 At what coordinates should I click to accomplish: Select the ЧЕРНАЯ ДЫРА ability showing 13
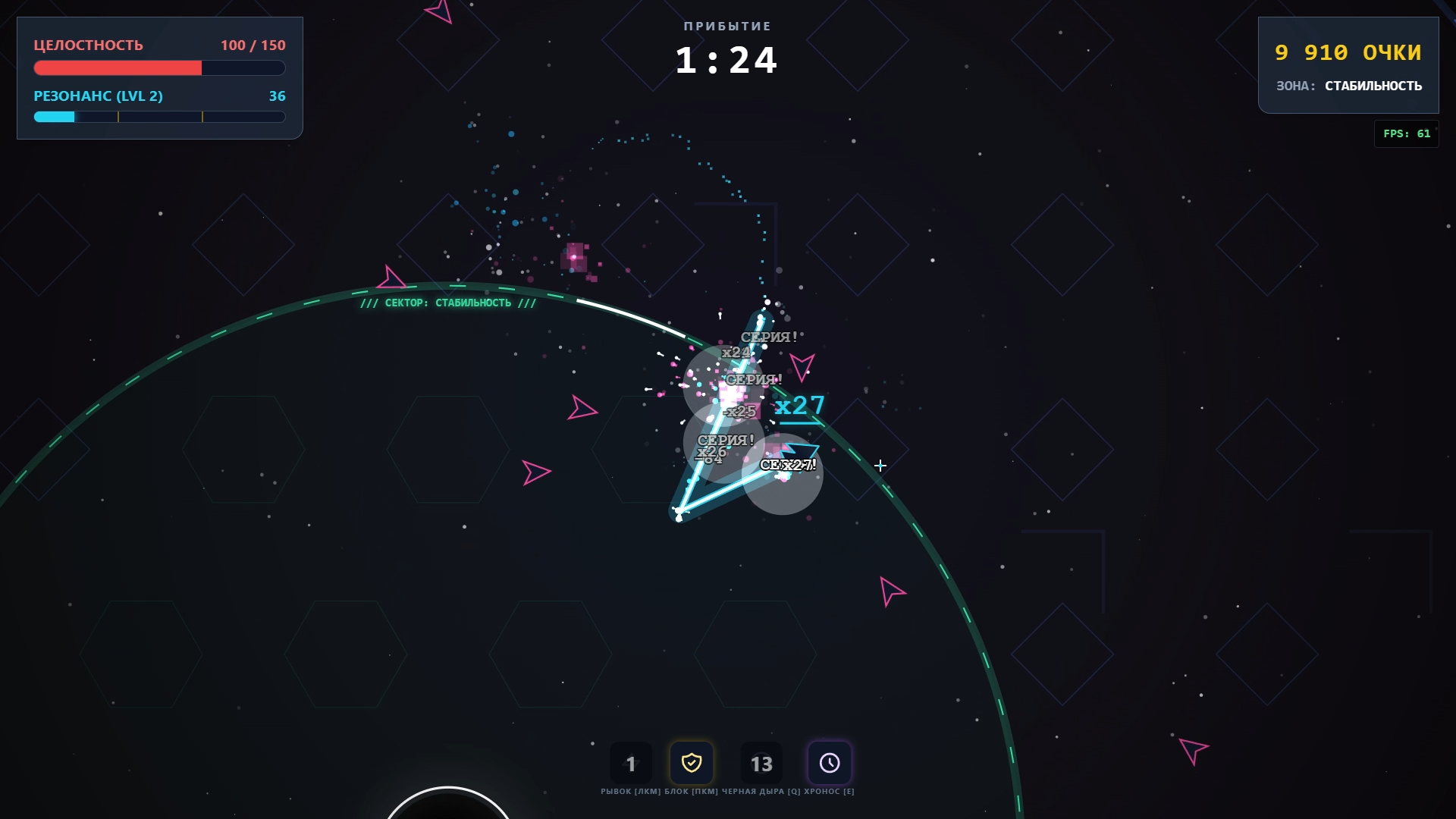(x=761, y=764)
